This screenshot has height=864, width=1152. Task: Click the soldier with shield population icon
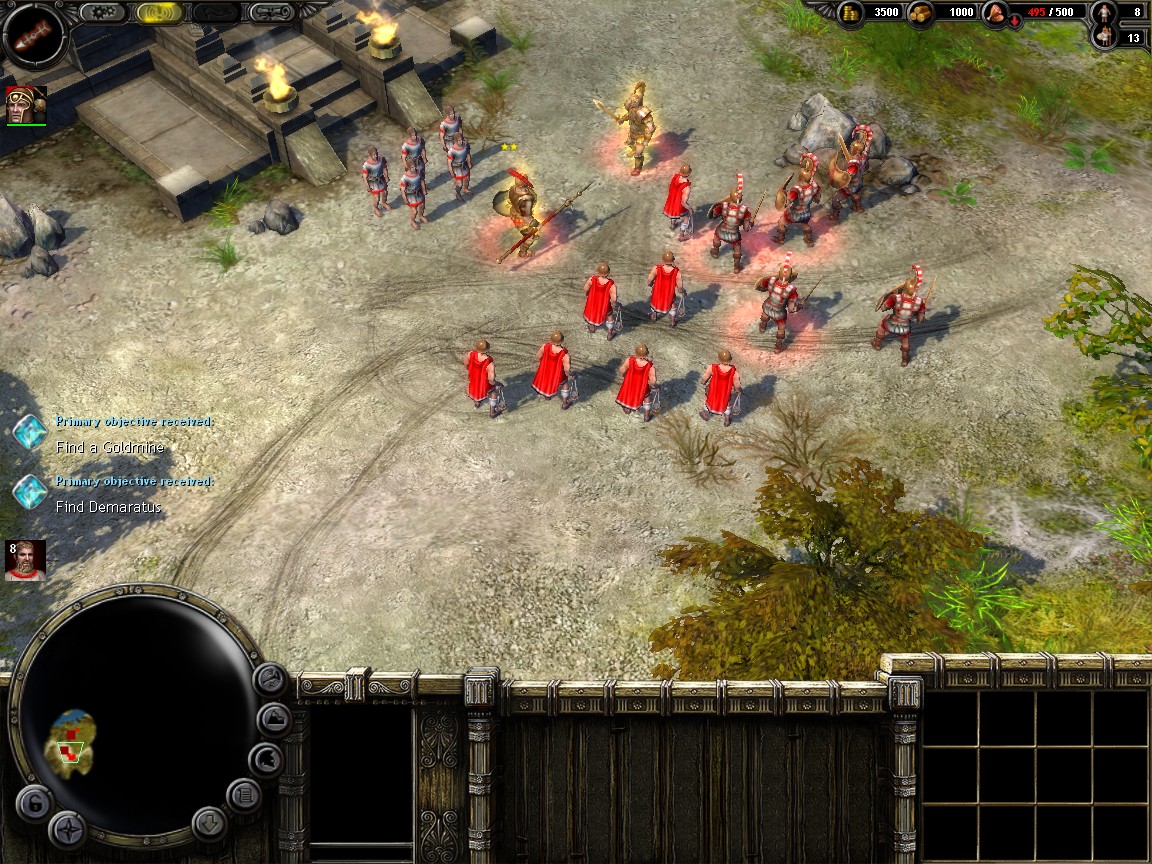(1104, 38)
